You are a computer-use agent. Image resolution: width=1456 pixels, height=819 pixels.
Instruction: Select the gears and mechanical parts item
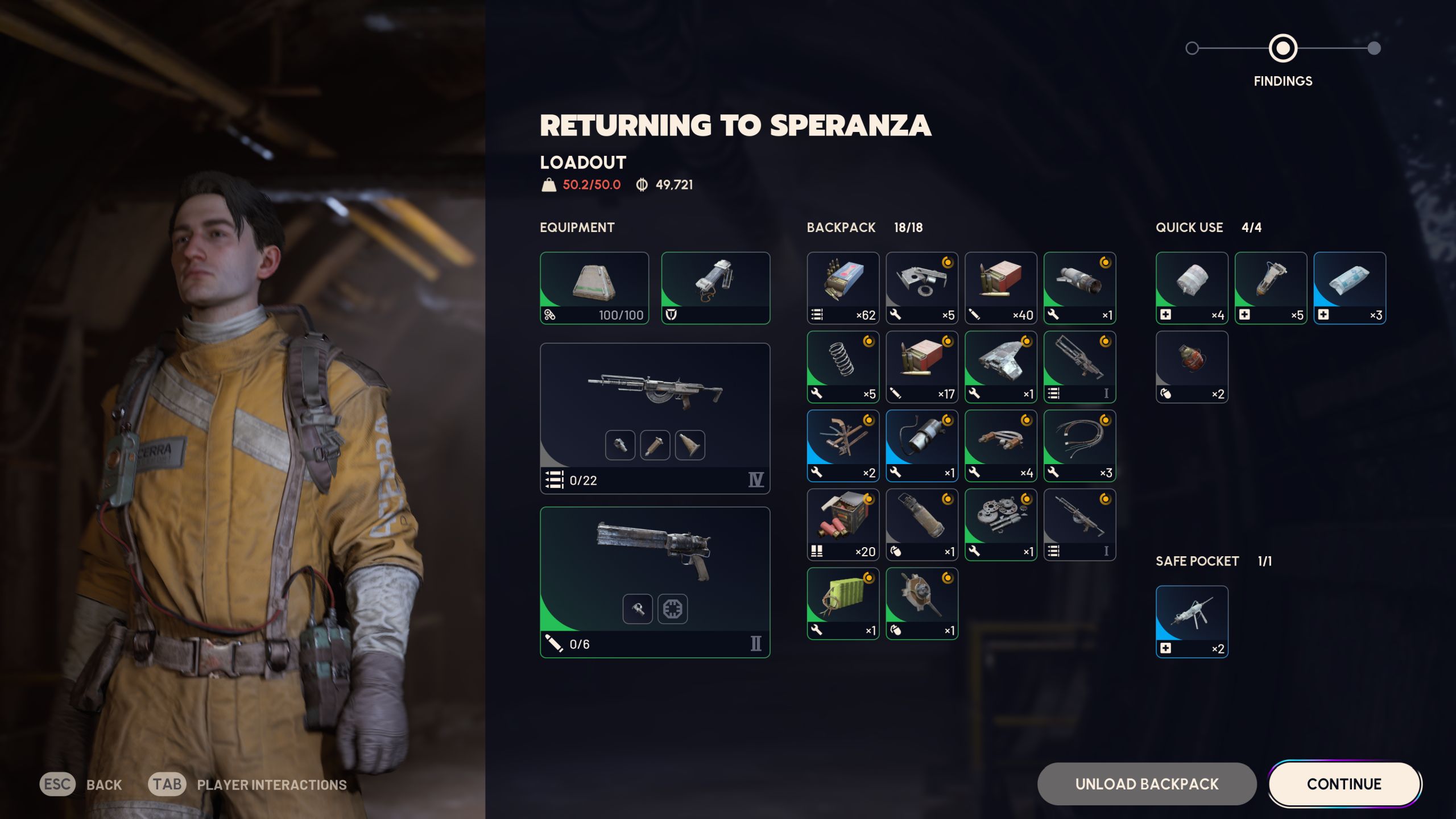click(x=1000, y=524)
